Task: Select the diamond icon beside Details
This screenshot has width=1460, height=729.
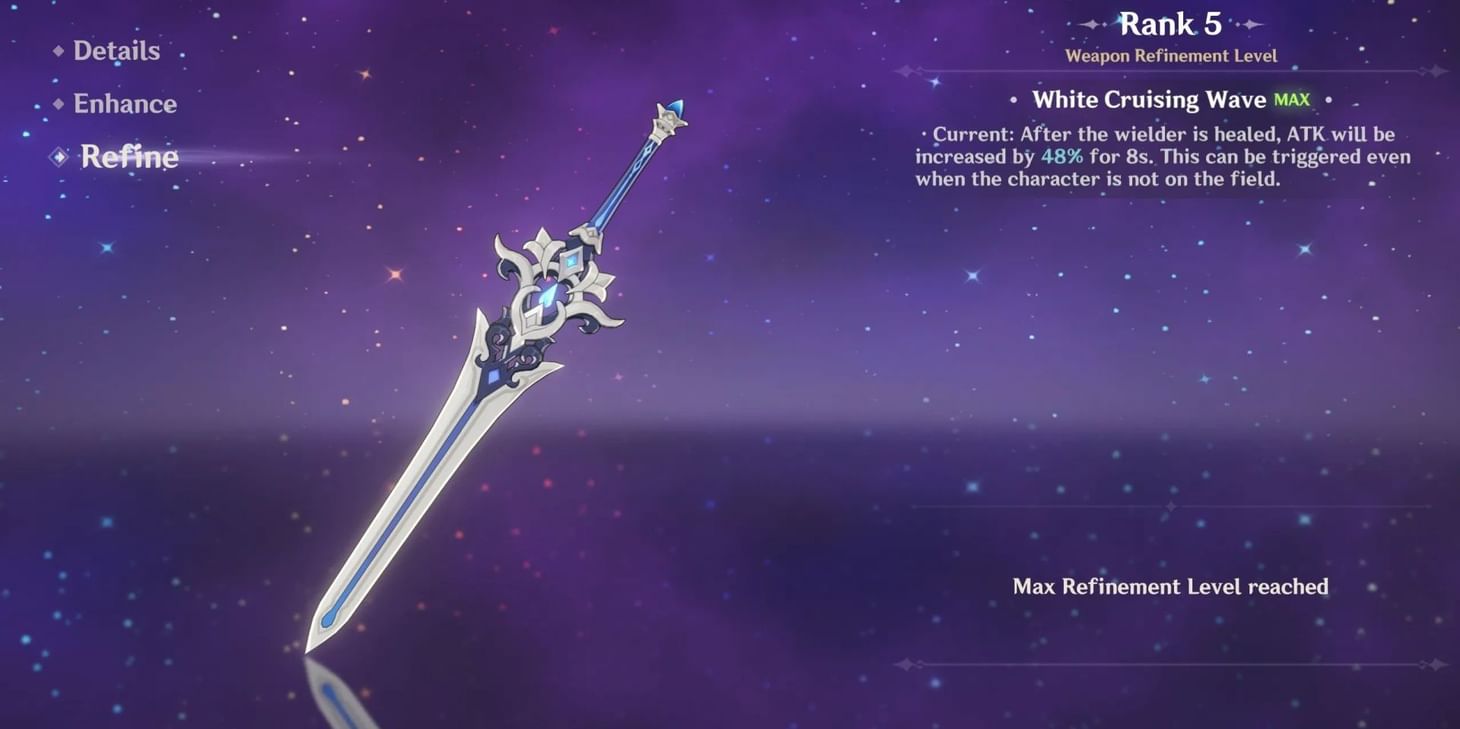Action: [x=58, y=50]
